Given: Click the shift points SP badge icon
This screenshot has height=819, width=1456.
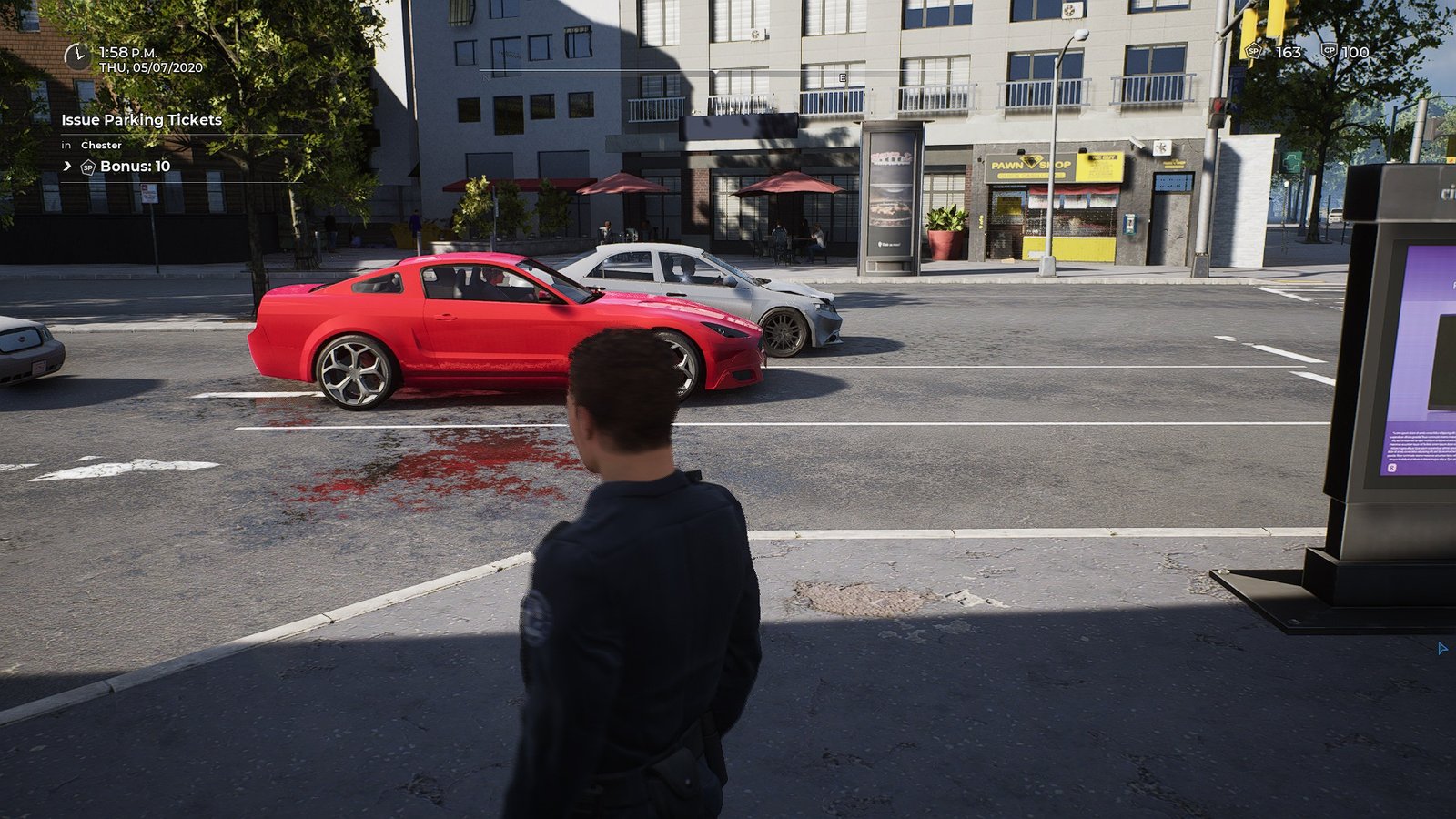Looking at the screenshot, I should [1253, 52].
